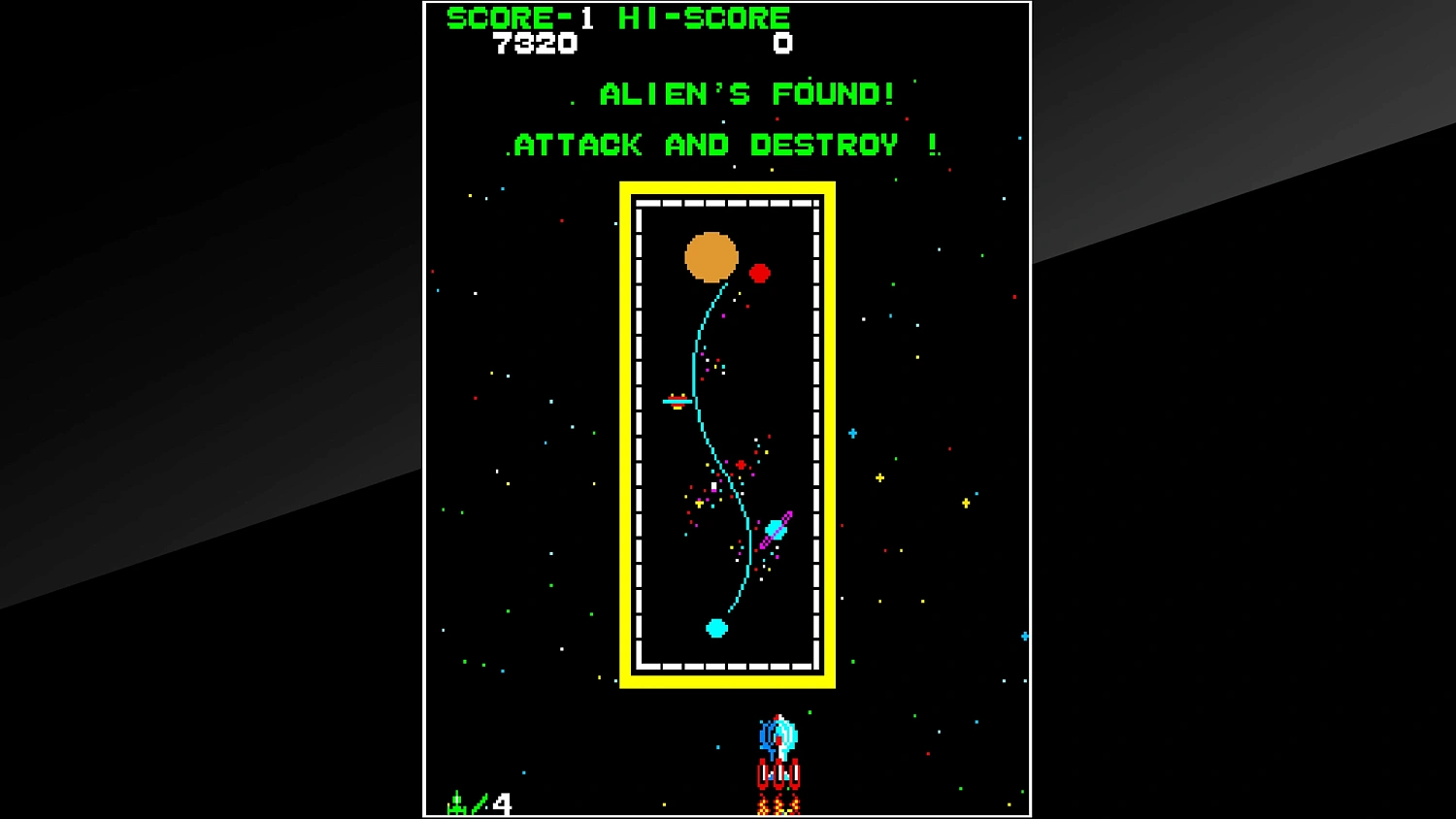Select the cyan blob at the path's bottom
The image size is (1456, 819).
pos(715,628)
